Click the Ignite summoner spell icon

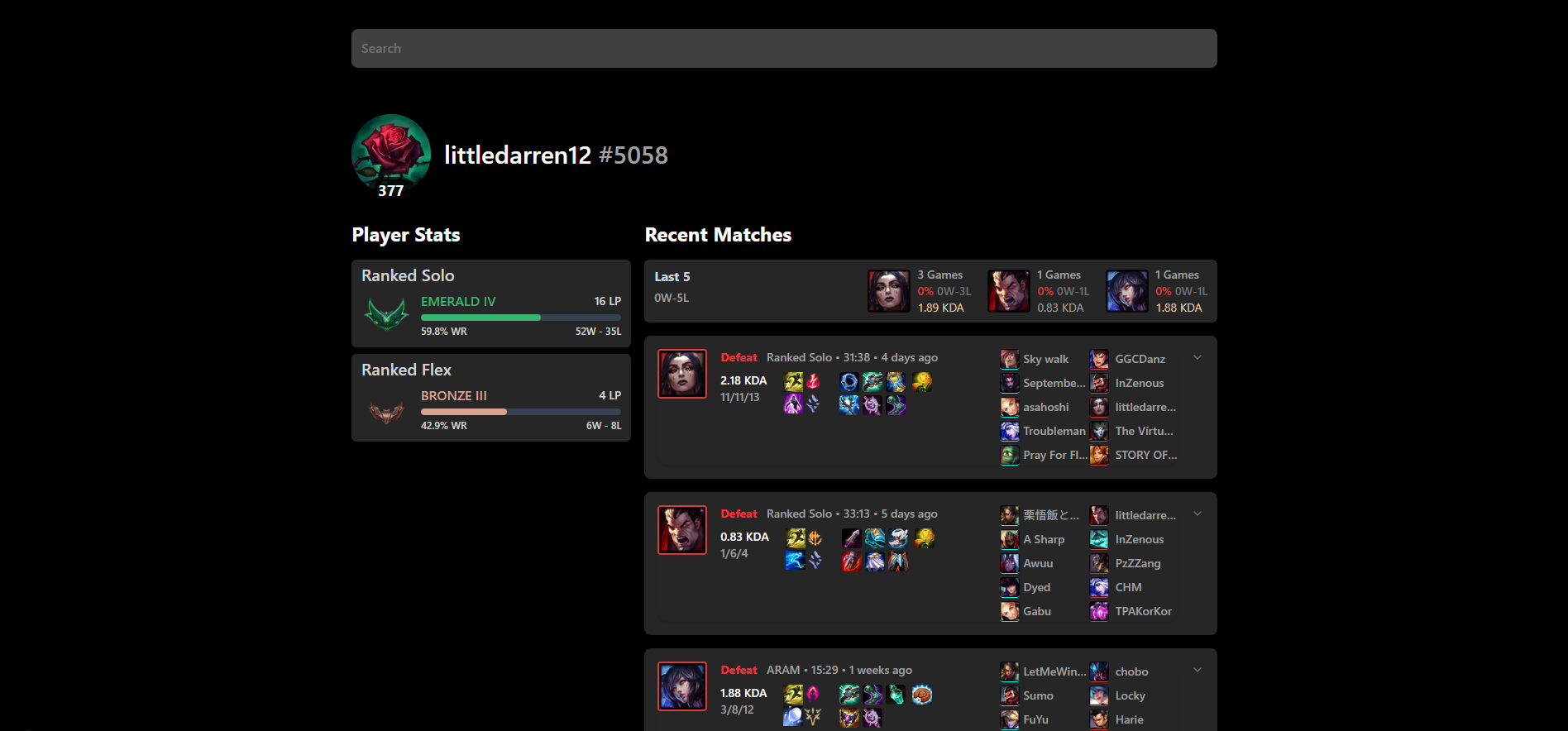pos(815,381)
